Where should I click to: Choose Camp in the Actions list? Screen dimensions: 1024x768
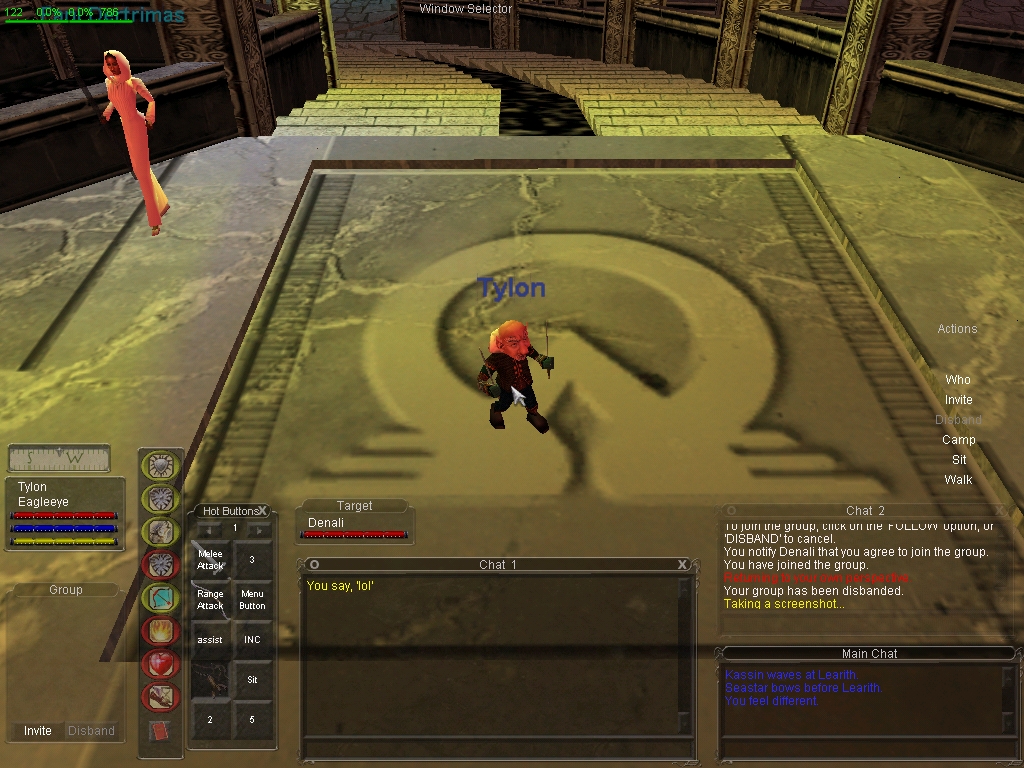[x=958, y=440]
